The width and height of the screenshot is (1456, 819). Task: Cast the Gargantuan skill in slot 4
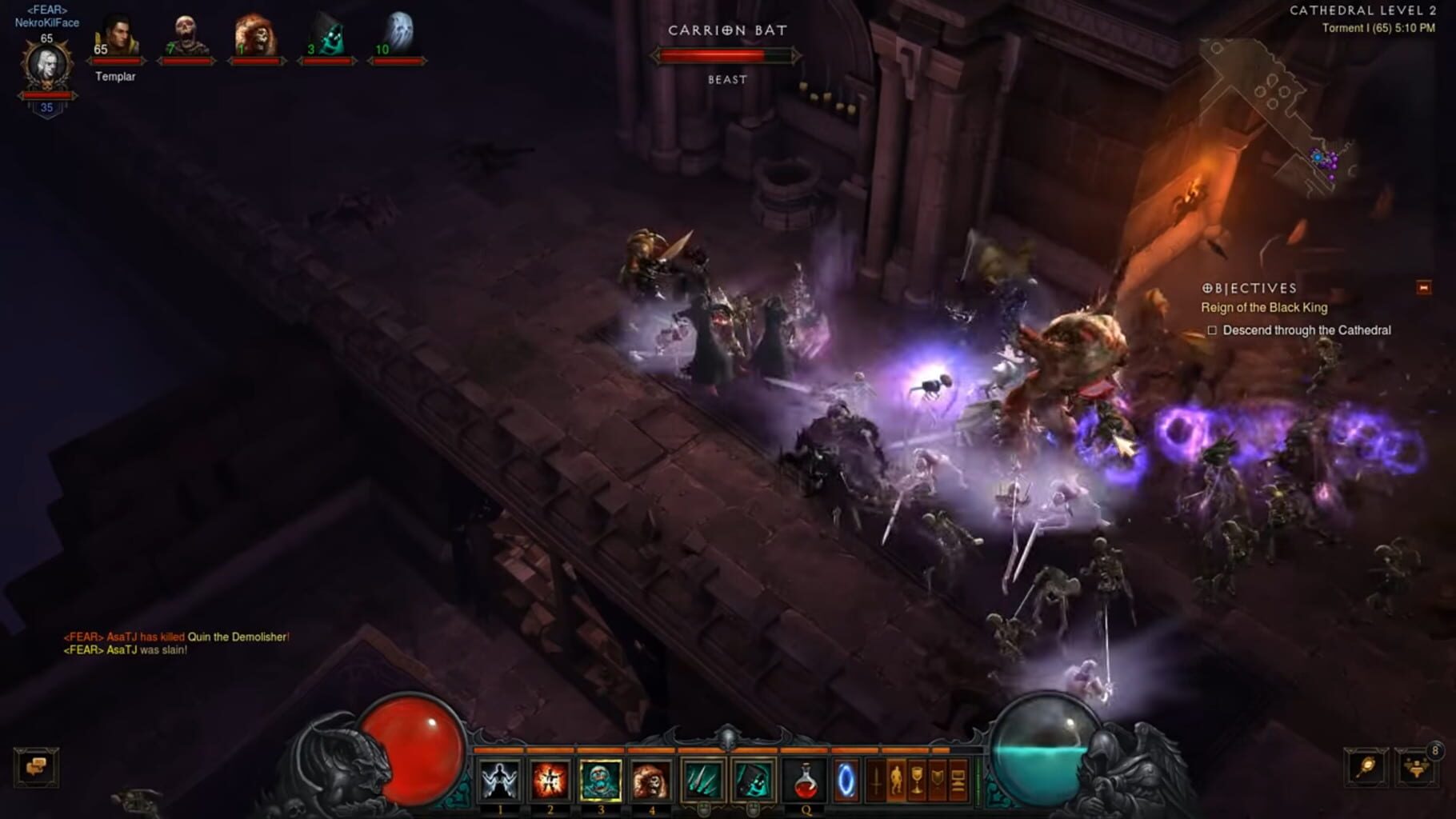pyautogui.click(x=650, y=779)
